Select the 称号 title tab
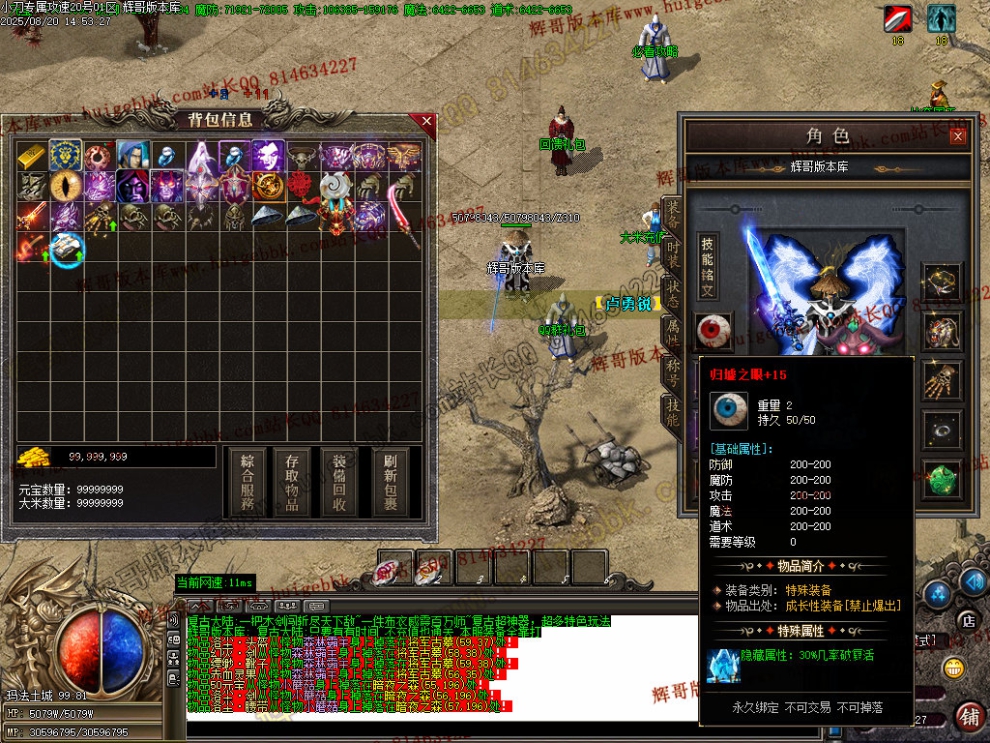 [672, 370]
